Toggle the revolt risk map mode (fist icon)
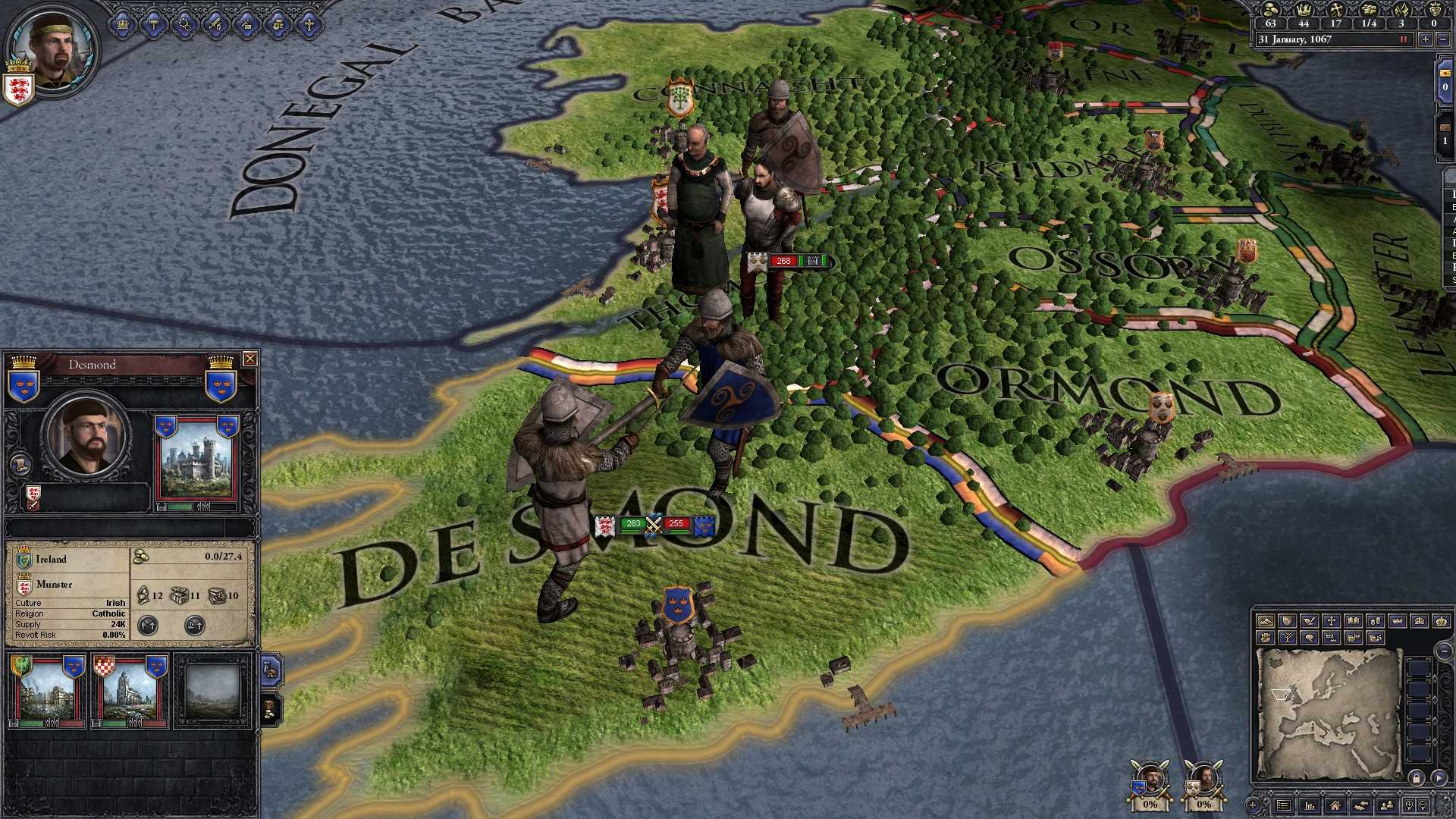 click(x=1266, y=639)
